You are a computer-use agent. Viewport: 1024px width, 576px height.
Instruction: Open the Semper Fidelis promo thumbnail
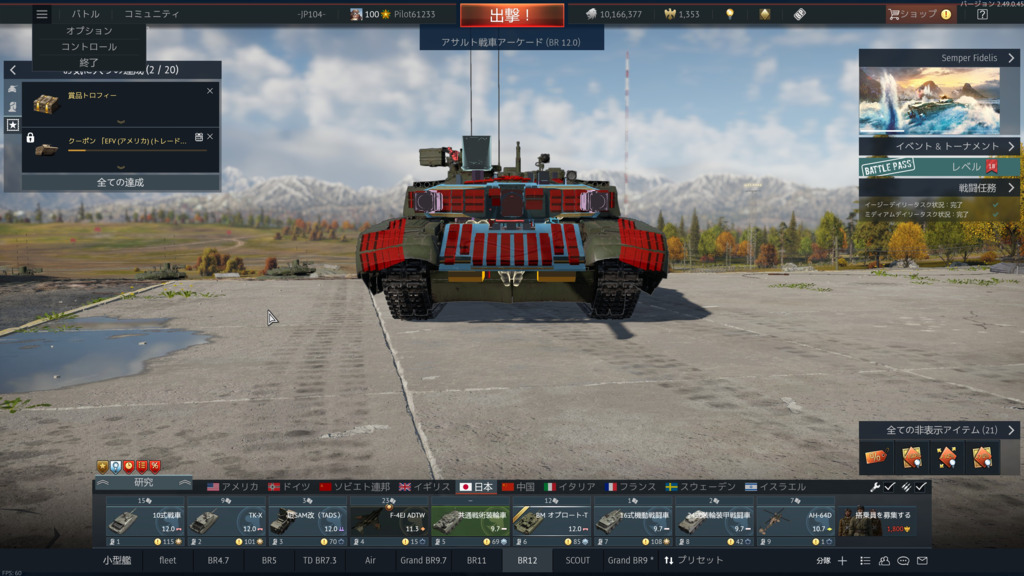tap(929, 100)
